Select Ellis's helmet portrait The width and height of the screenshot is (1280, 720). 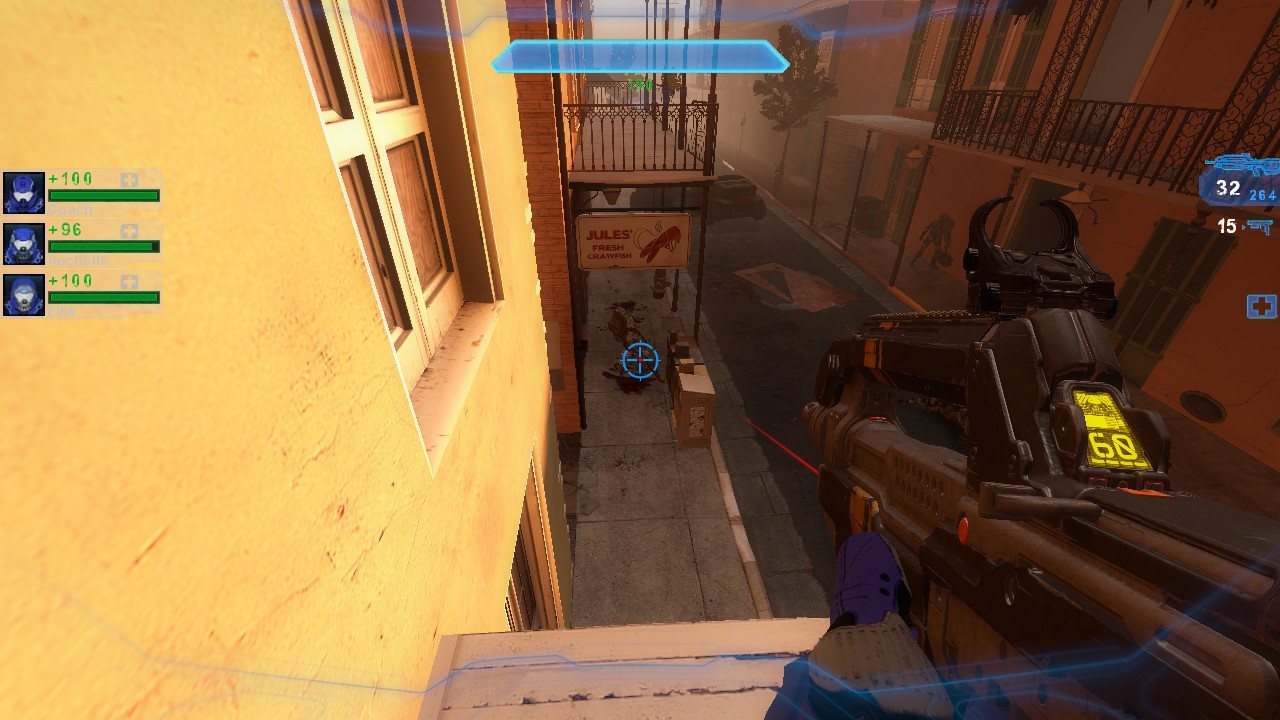(x=24, y=295)
